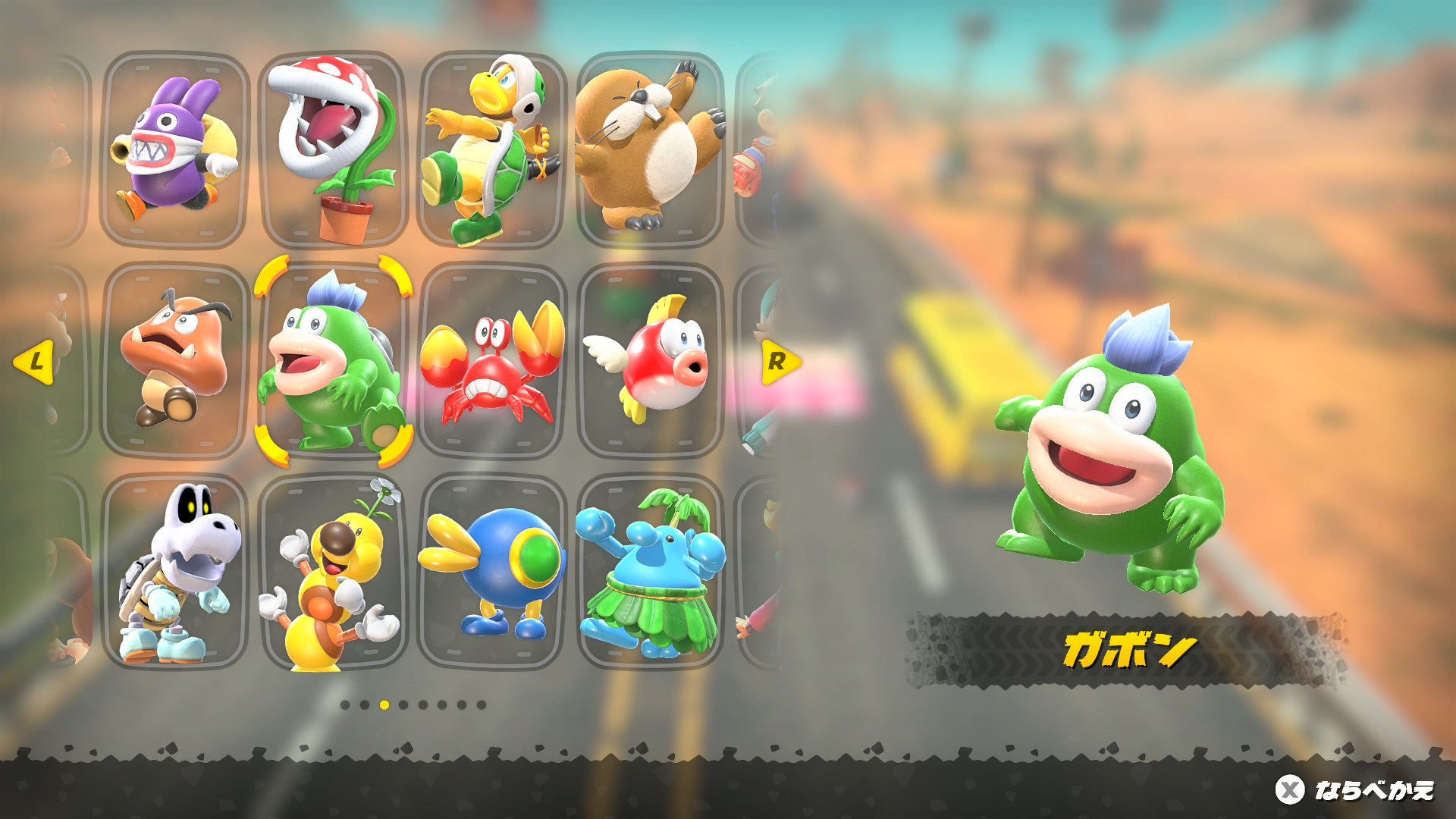The image size is (1456, 819).
Task: Select the Dry Bones character tile
Action: (x=175, y=573)
